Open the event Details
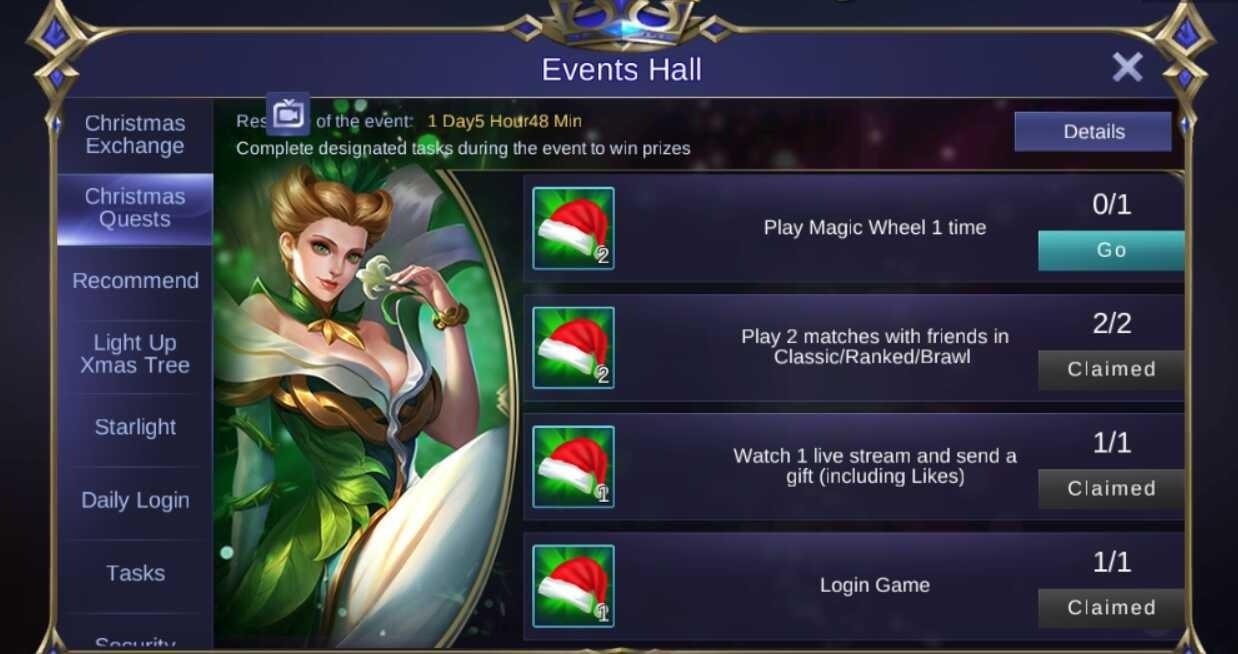Viewport: 1238px width, 654px height. 1093,132
